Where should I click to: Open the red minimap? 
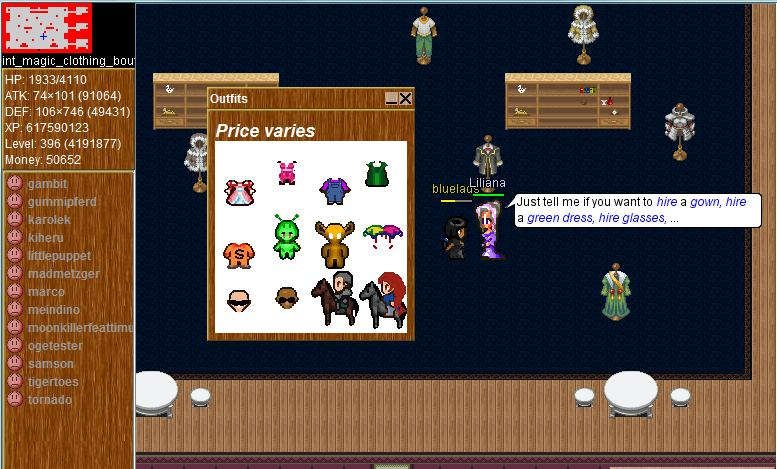pyautogui.click(x=46, y=28)
